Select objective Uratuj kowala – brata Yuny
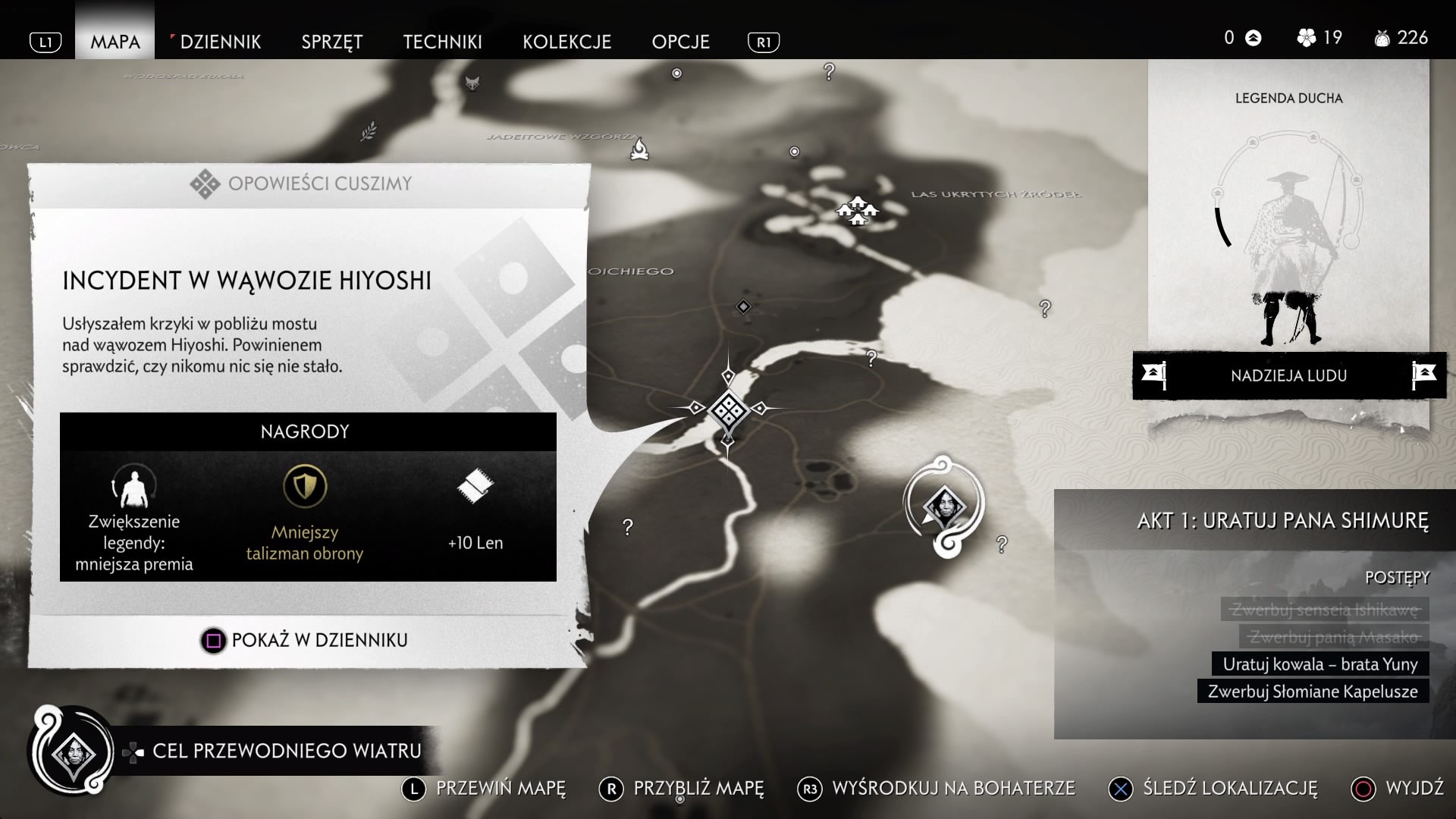Viewport: 1456px width, 819px height. [x=1319, y=664]
